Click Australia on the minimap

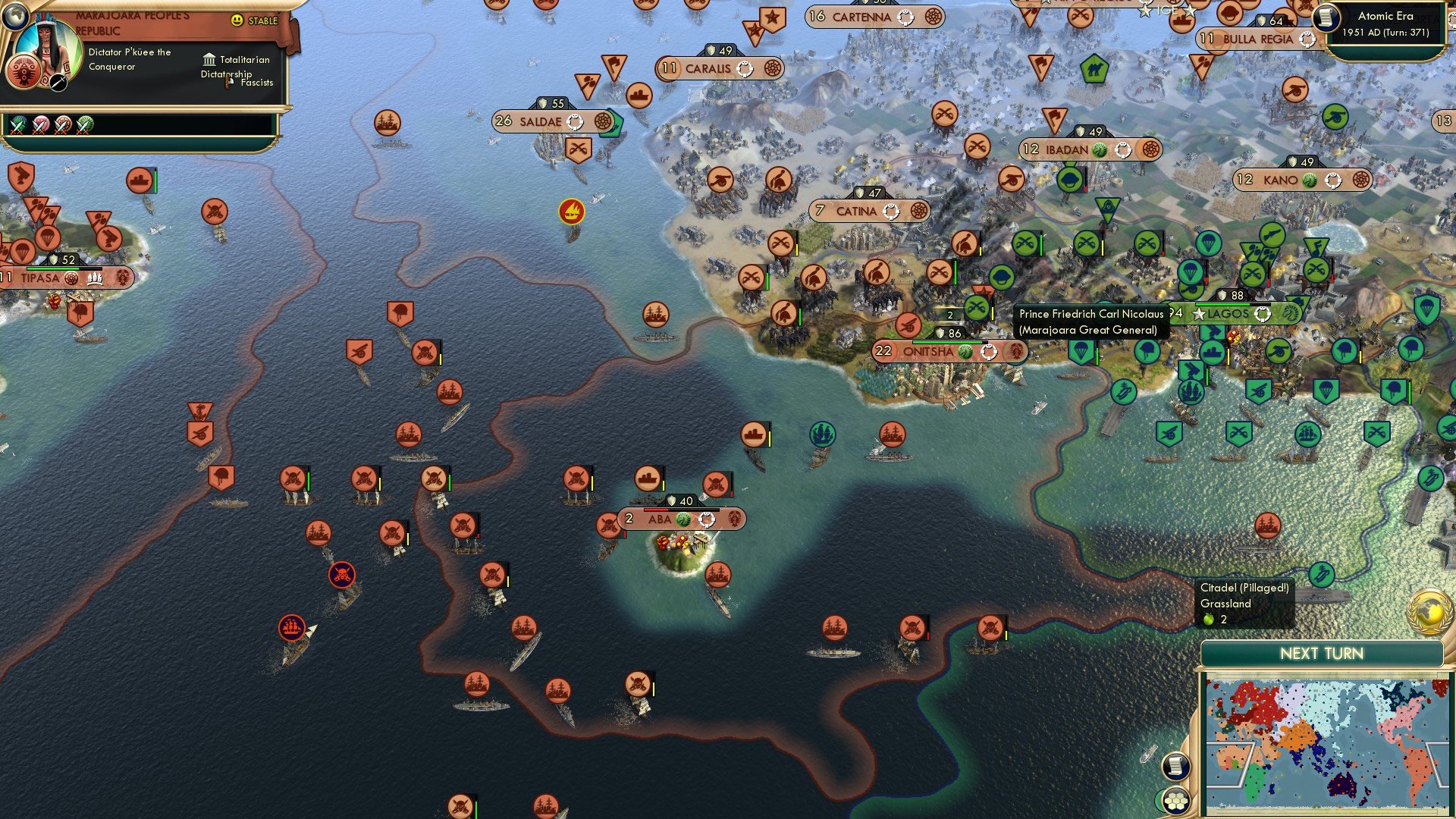click(1341, 784)
